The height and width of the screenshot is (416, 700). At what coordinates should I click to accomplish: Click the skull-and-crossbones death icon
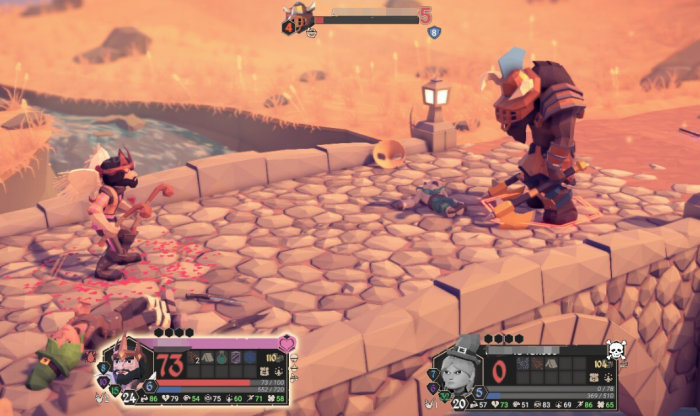[616, 350]
